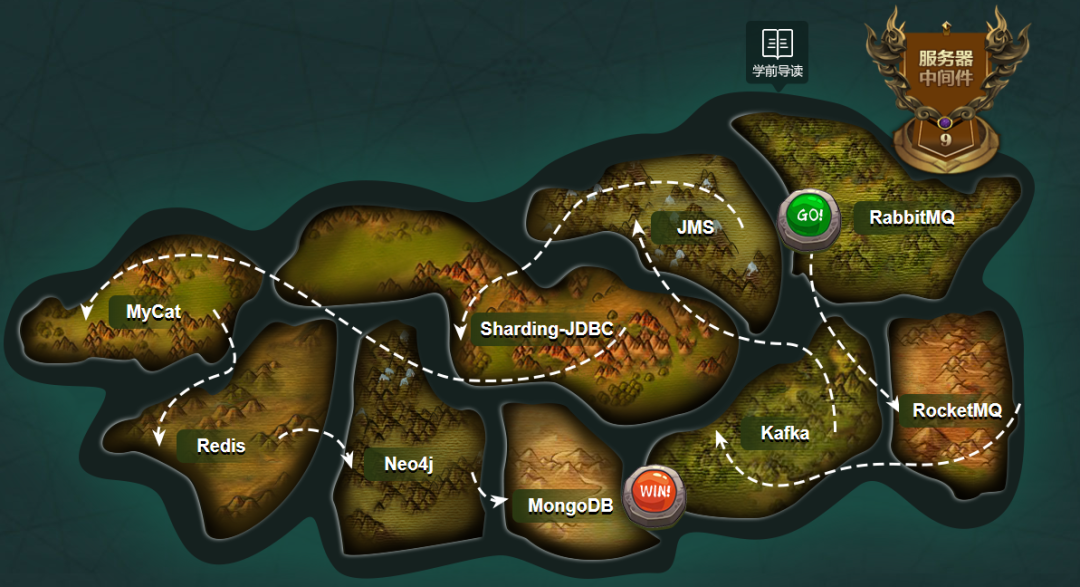
Task: Click the red WIN! finish button
Action: (654, 493)
